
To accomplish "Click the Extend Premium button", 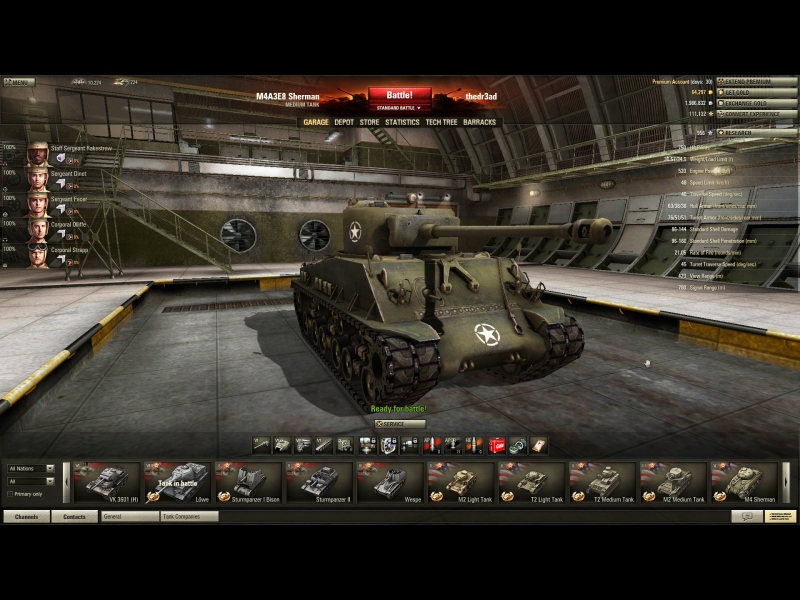I will pyautogui.click(x=758, y=81).
